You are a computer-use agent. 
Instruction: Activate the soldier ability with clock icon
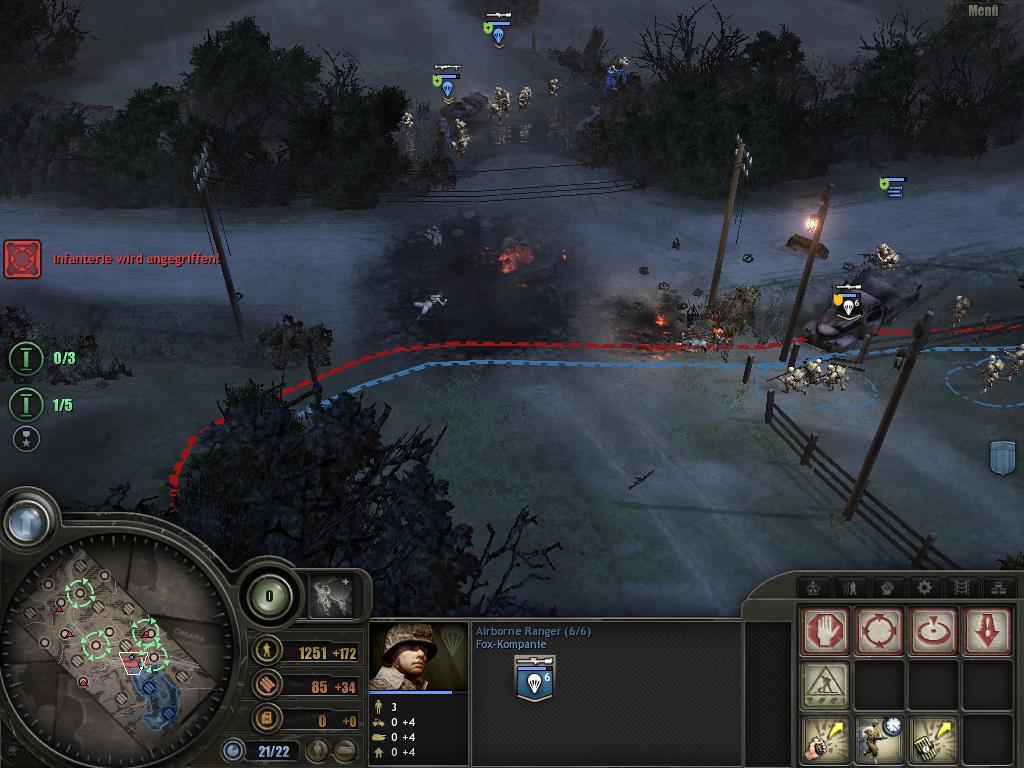879,739
